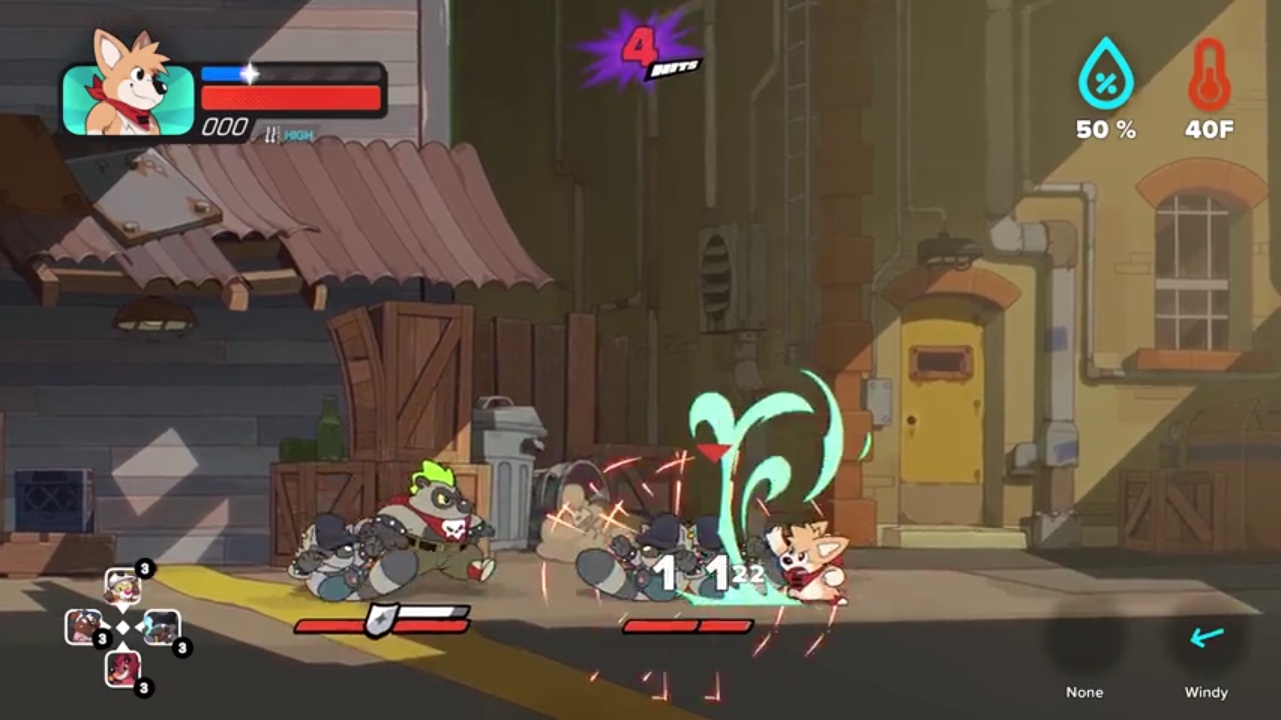Choose the dark blue-haired character portrait

coord(161,627)
